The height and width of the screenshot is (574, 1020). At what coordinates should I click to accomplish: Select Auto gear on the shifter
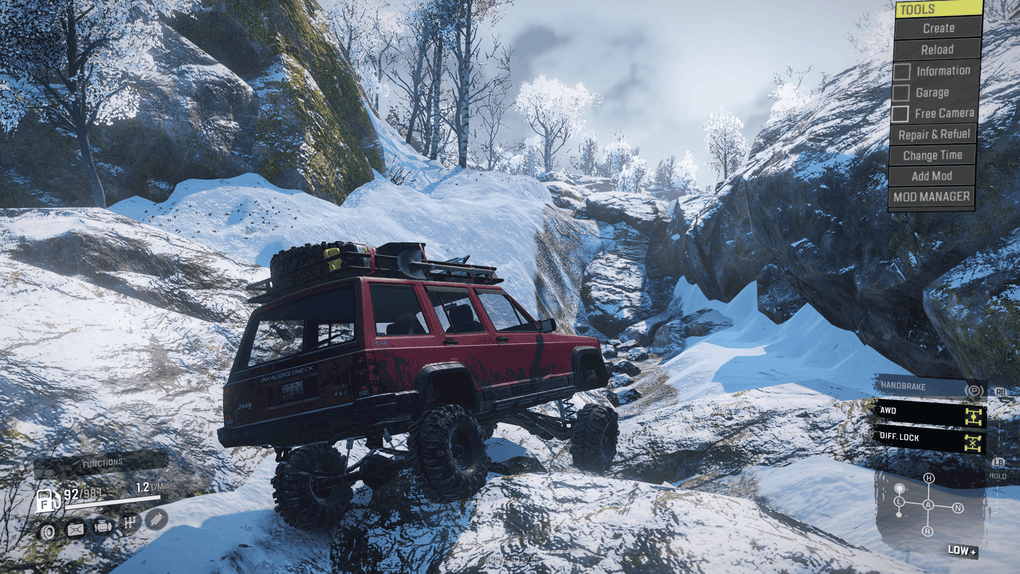(928, 505)
